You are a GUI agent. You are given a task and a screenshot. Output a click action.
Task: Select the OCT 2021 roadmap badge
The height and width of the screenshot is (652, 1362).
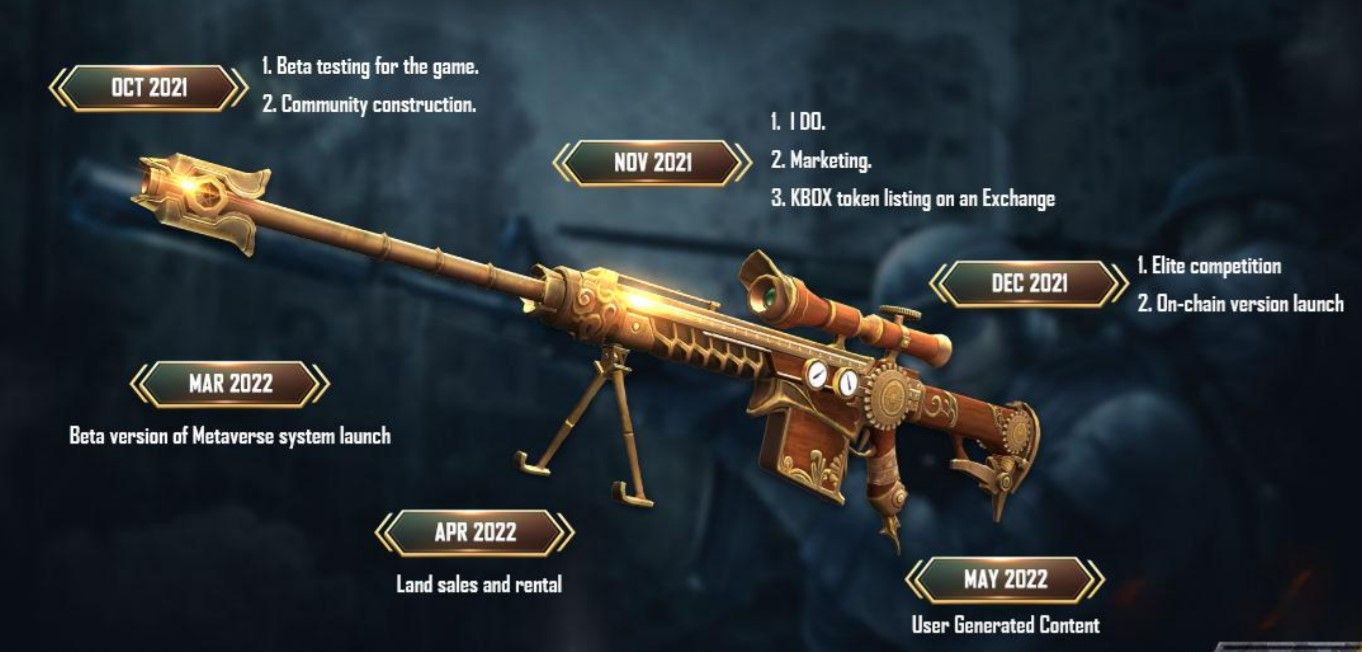[x=148, y=88]
